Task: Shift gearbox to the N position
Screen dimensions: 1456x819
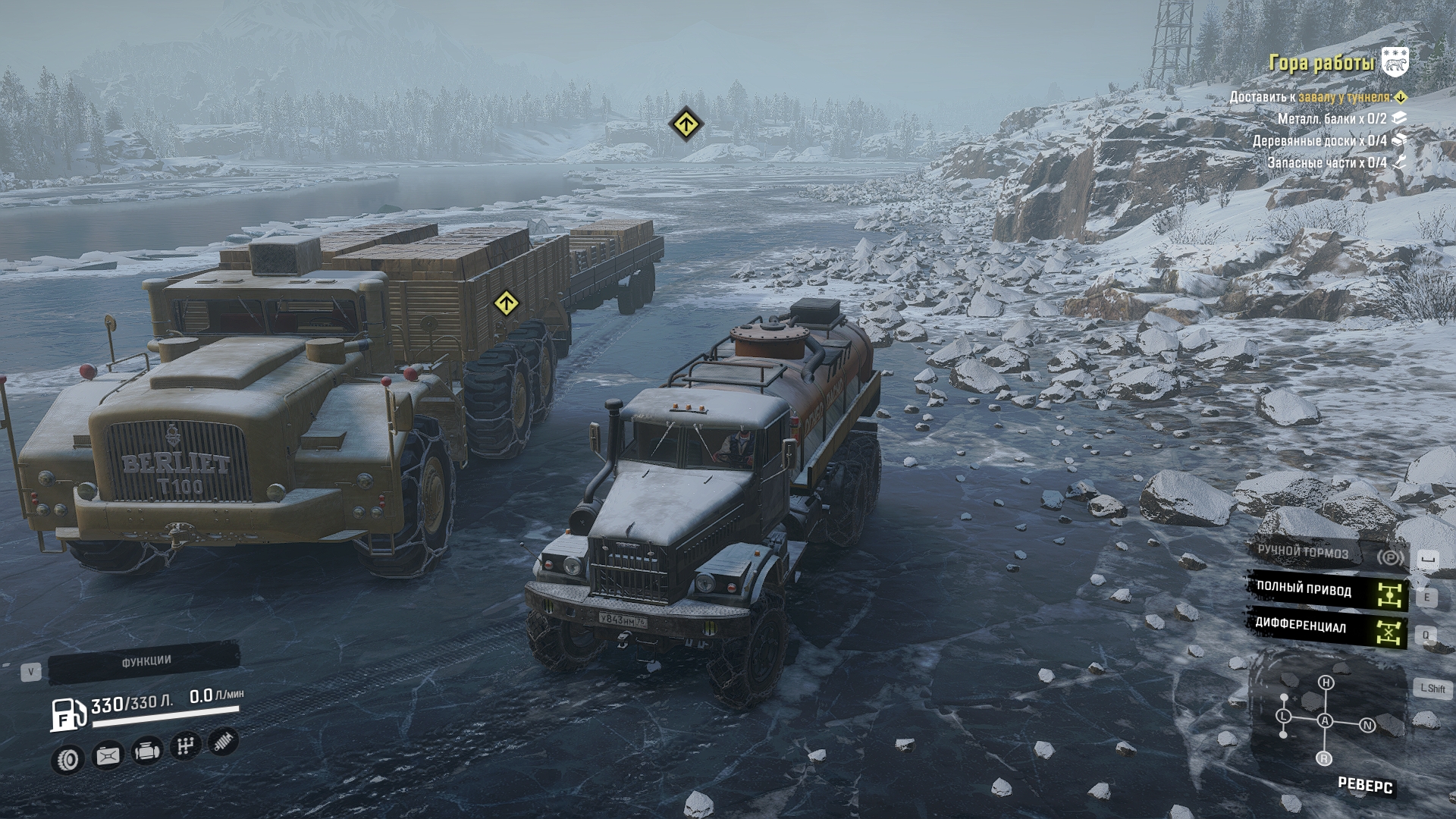Action: click(x=1368, y=725)
